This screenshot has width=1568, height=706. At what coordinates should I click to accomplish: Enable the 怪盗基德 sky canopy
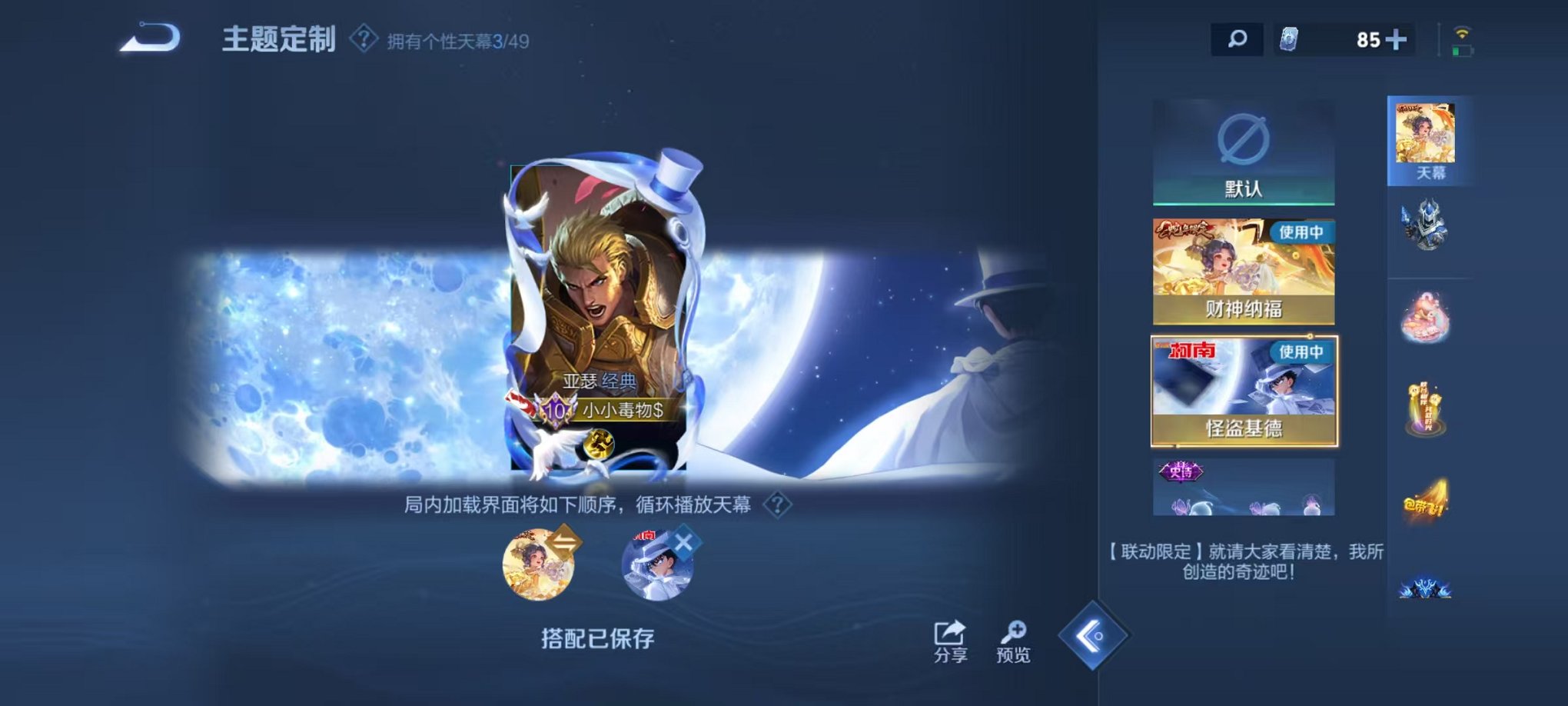point(1245,392)
